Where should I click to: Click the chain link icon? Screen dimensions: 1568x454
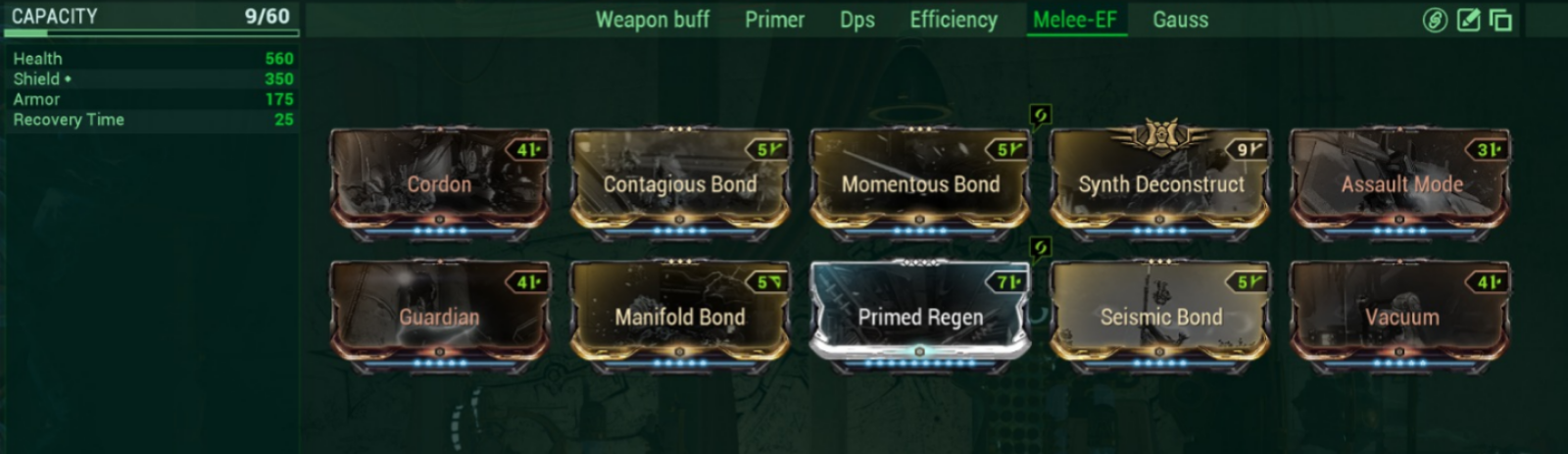[1435, 20]
